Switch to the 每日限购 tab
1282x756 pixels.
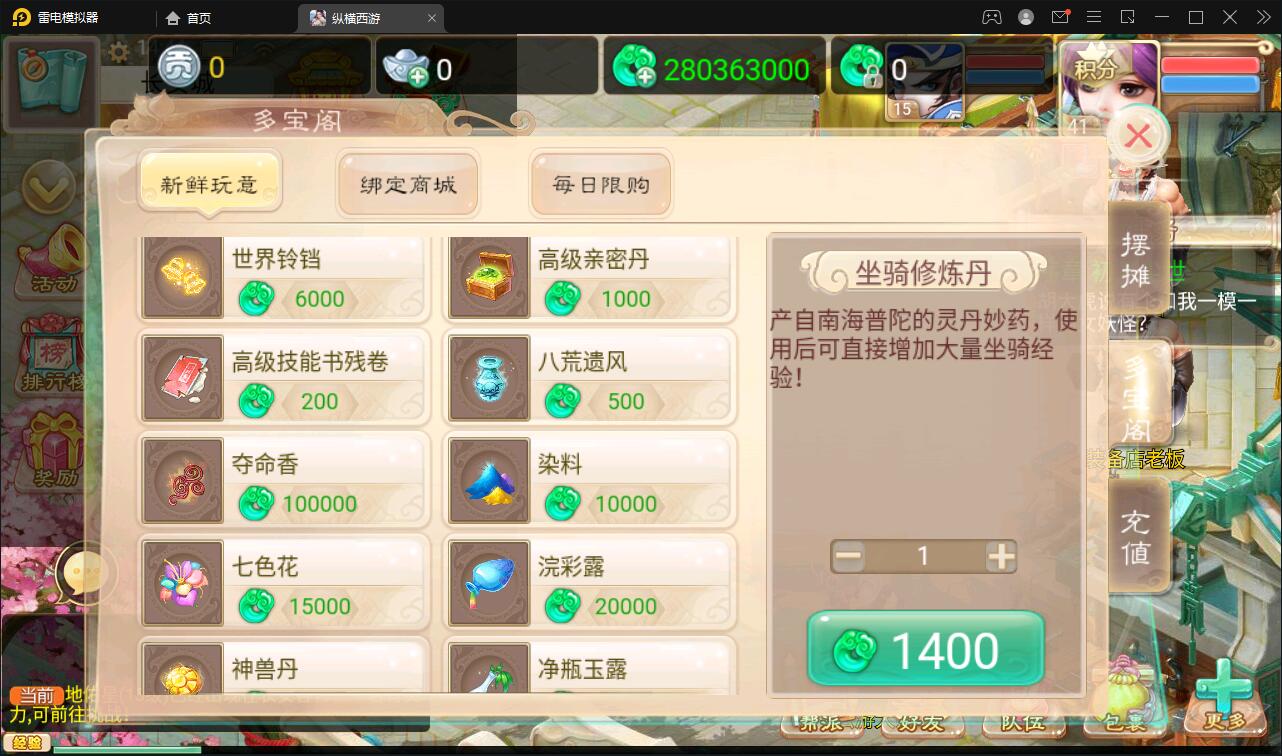[x=600, y=183]
